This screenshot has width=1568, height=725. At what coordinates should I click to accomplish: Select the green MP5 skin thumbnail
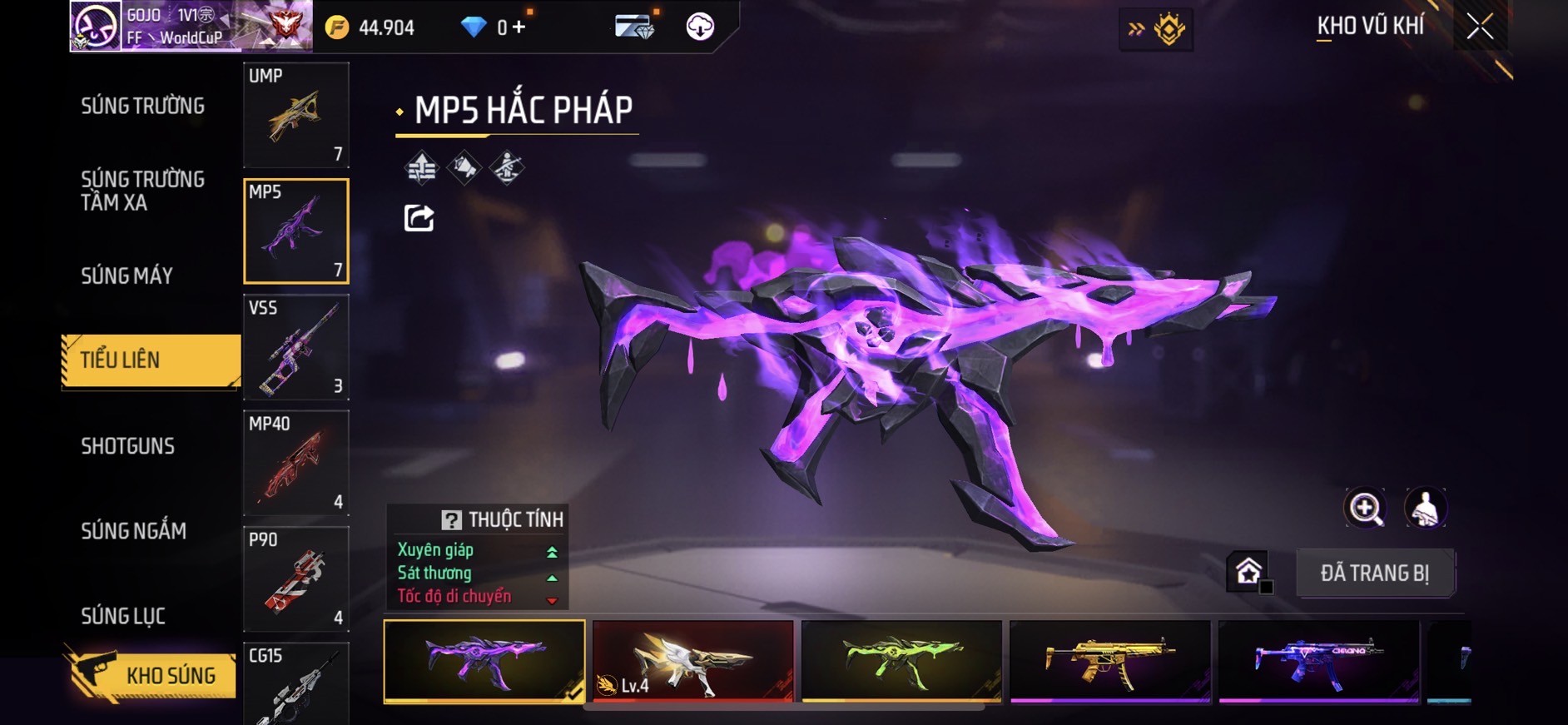[901, 661]
